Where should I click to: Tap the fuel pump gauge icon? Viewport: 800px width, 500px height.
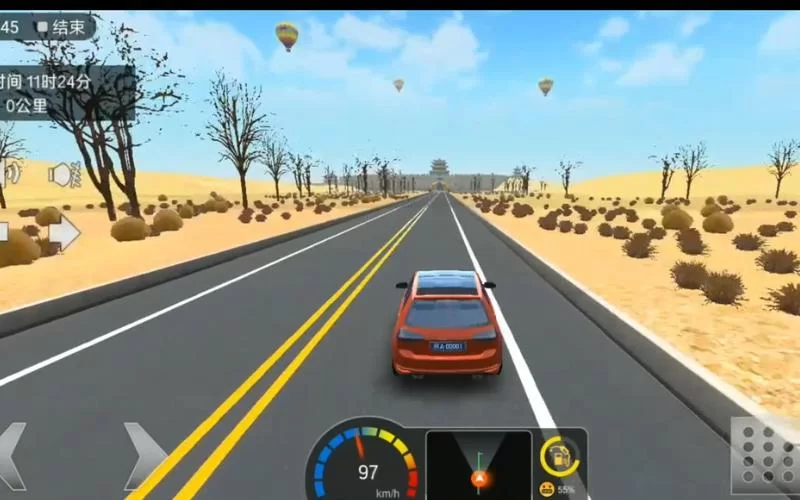pos(559,456)
